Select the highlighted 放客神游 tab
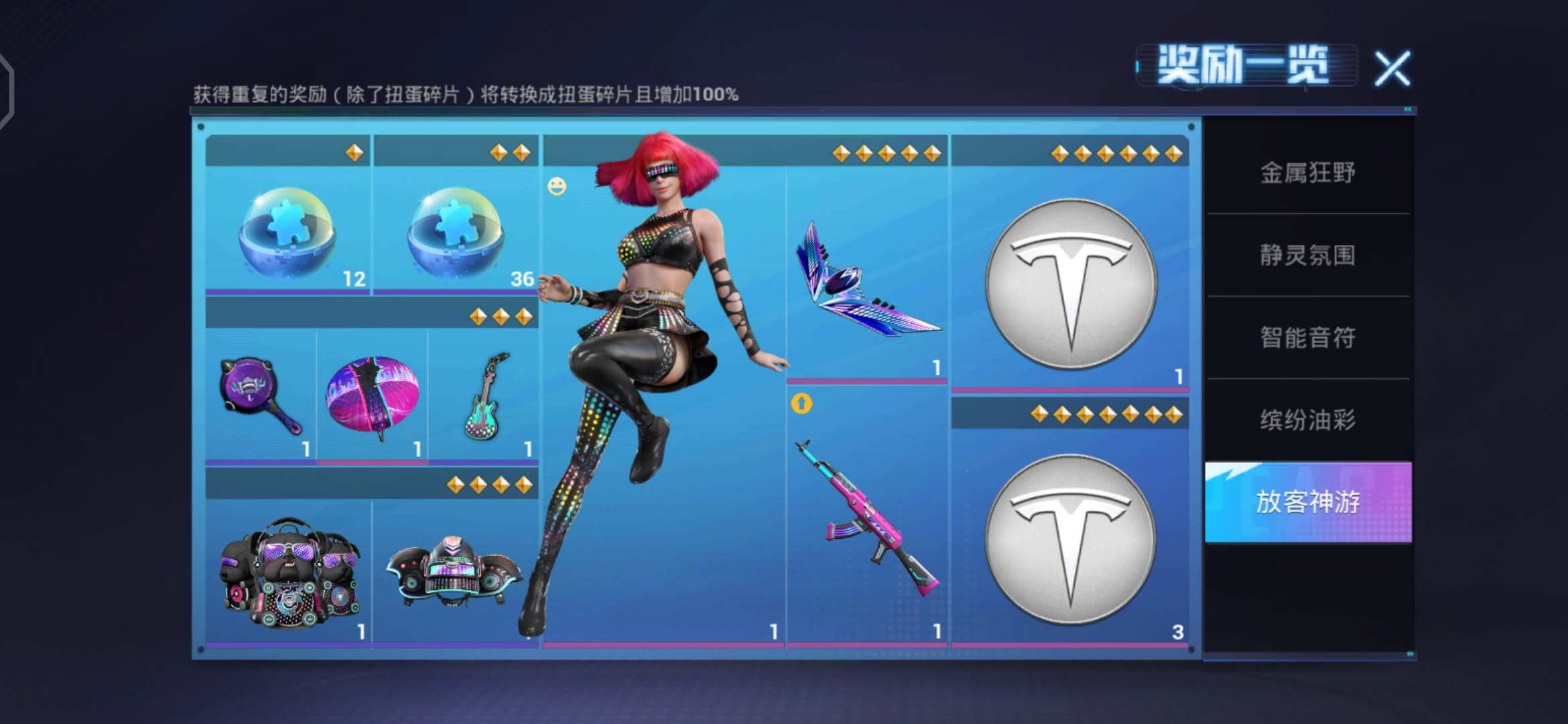 coord(1307,501)
